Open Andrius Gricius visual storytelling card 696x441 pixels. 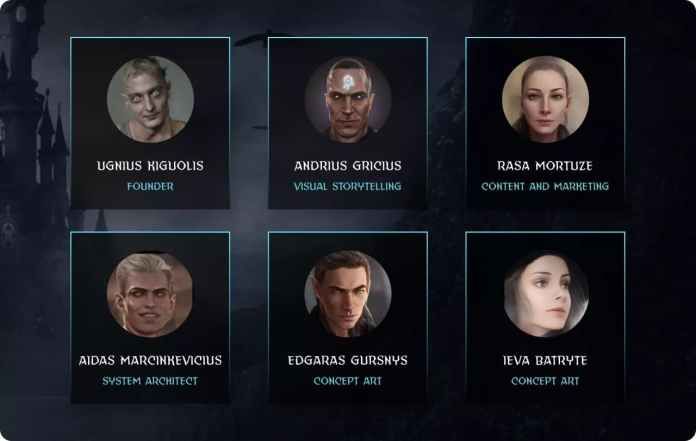click(347, 123)
